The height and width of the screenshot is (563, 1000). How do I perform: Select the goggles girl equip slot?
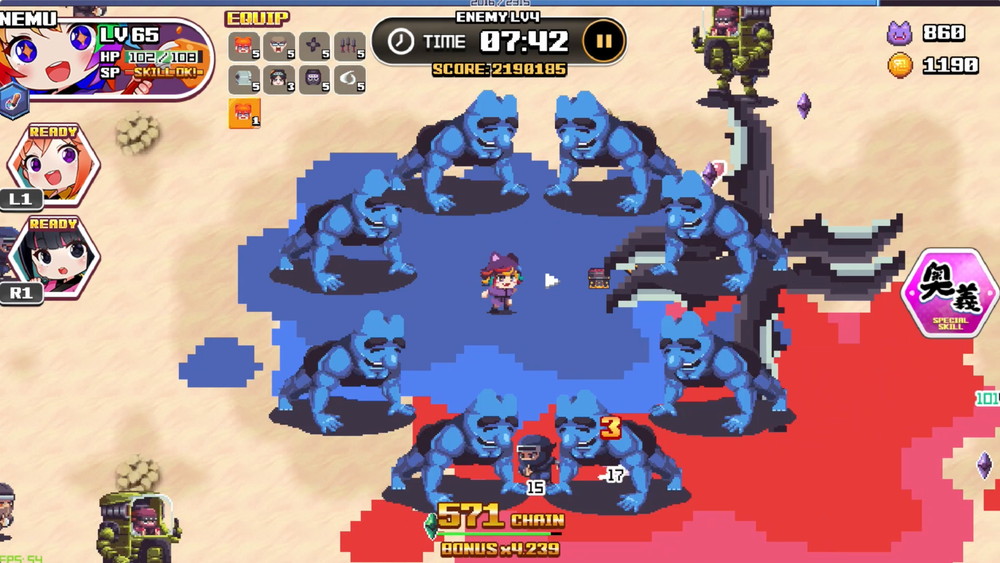[244, 47]
